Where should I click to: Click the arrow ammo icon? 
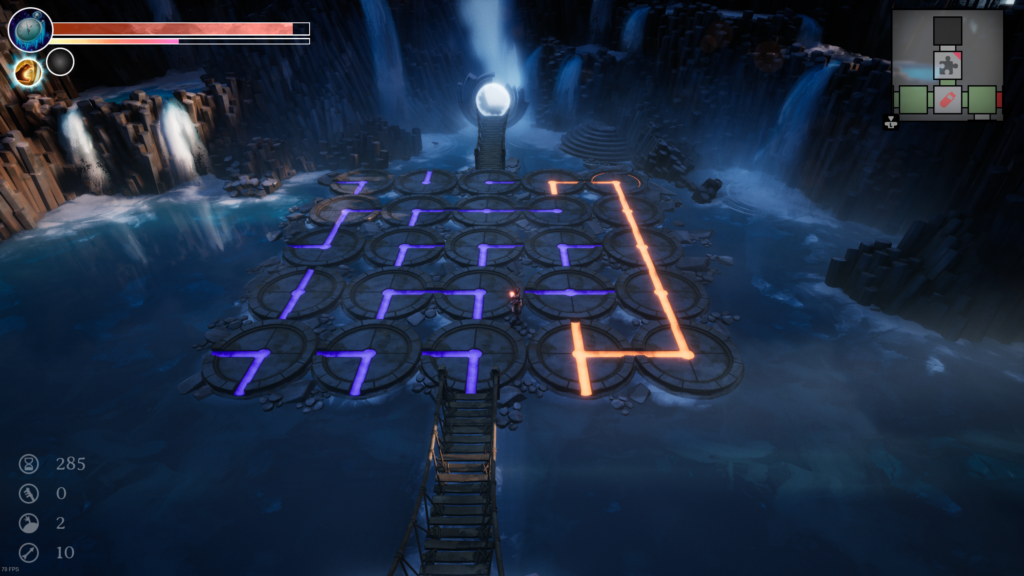click(x=29, y=552)
